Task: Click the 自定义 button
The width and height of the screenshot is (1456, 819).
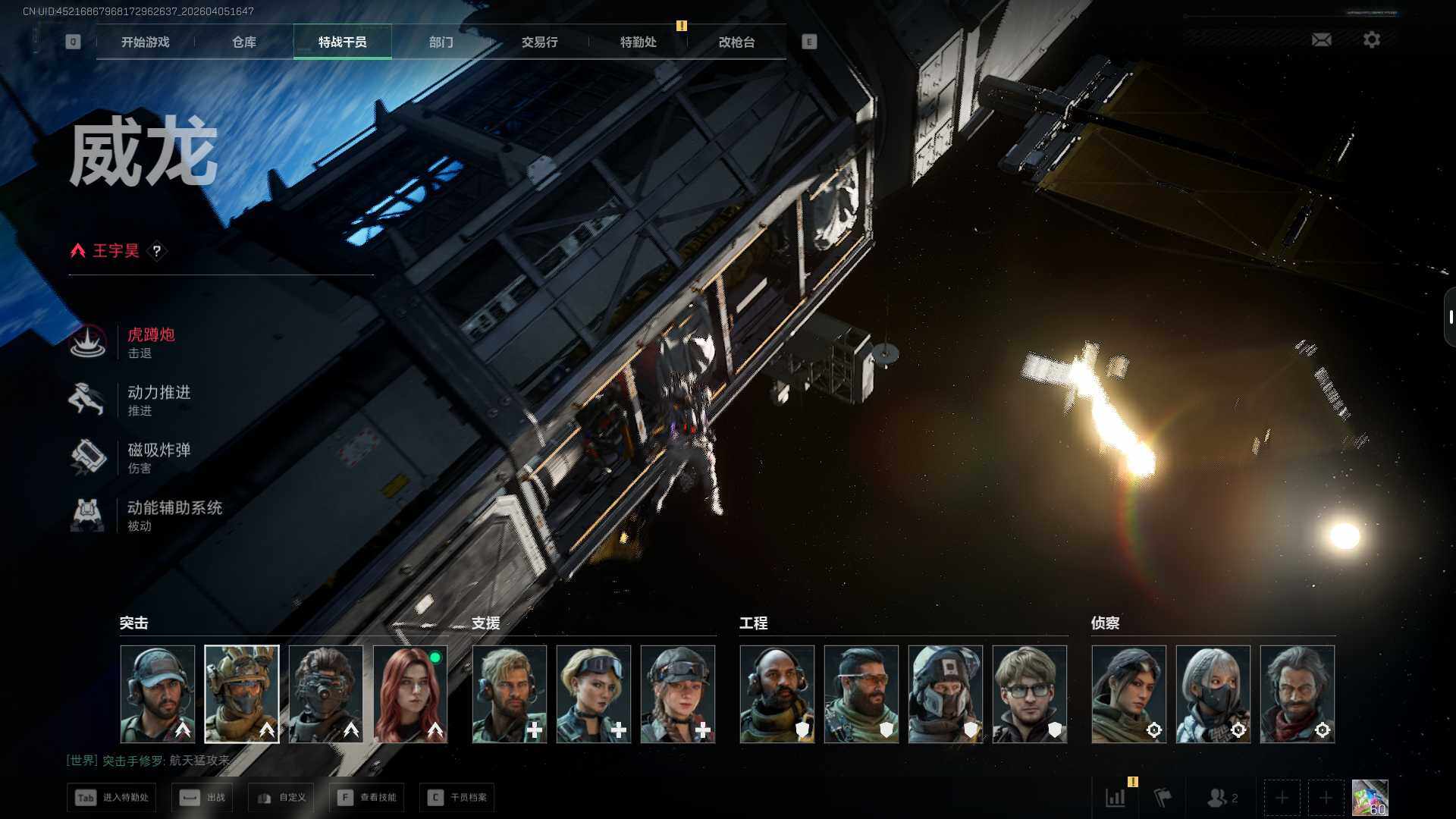Action: 281,798
